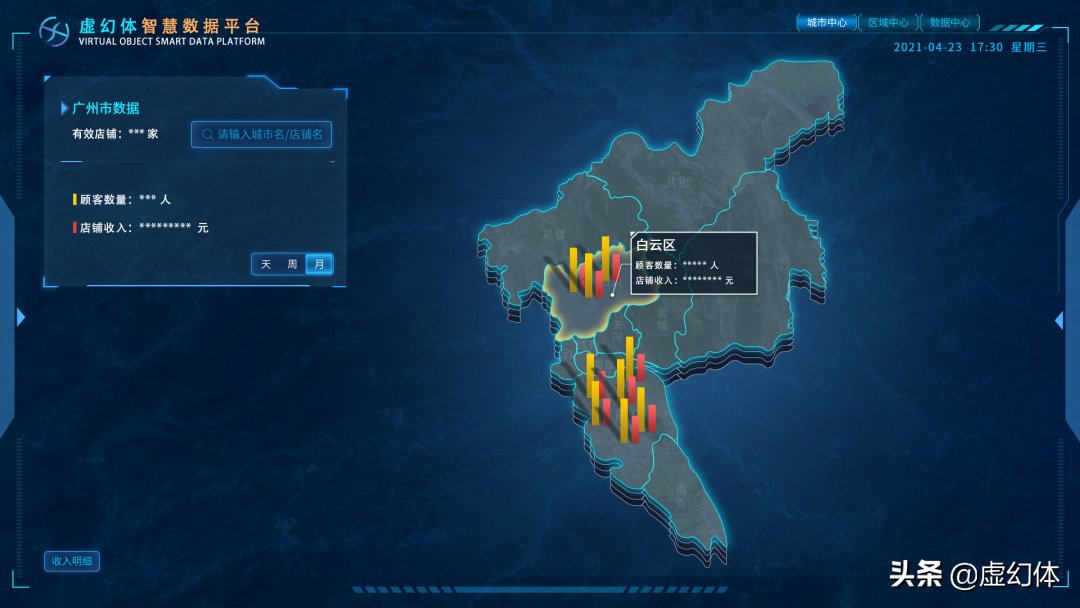Select the 数据中心 tab
This screenshot has width=1080, height=608.
[x=949, y=22]
